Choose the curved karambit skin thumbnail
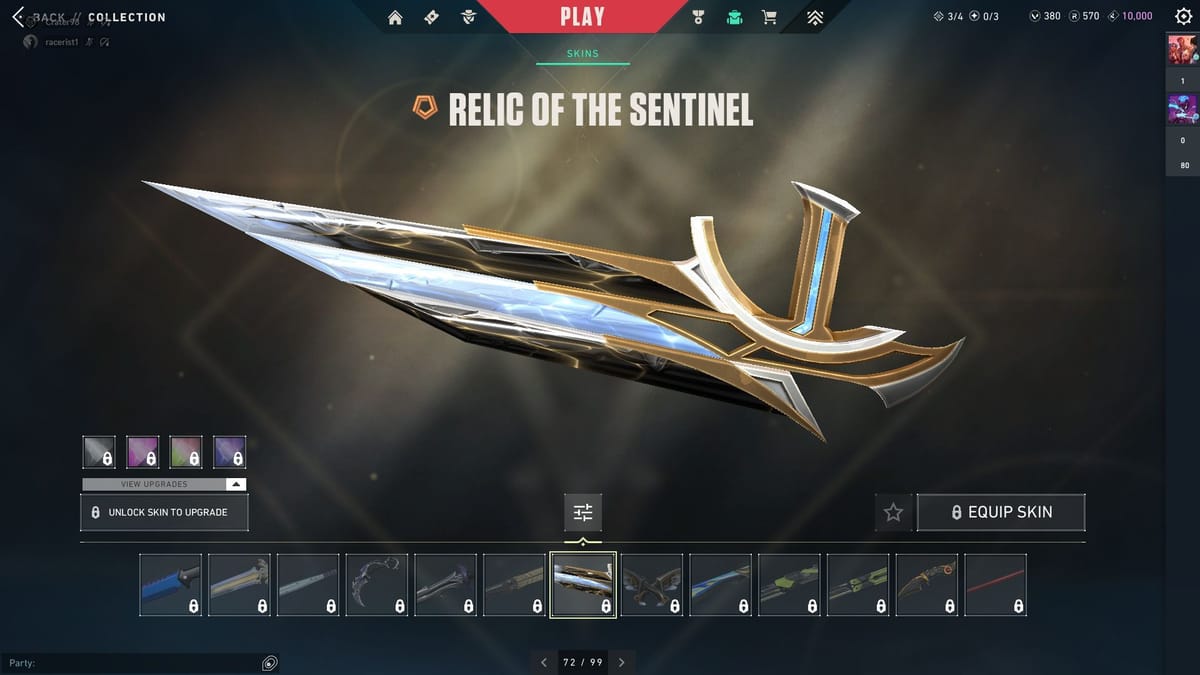 coord(377,585)
